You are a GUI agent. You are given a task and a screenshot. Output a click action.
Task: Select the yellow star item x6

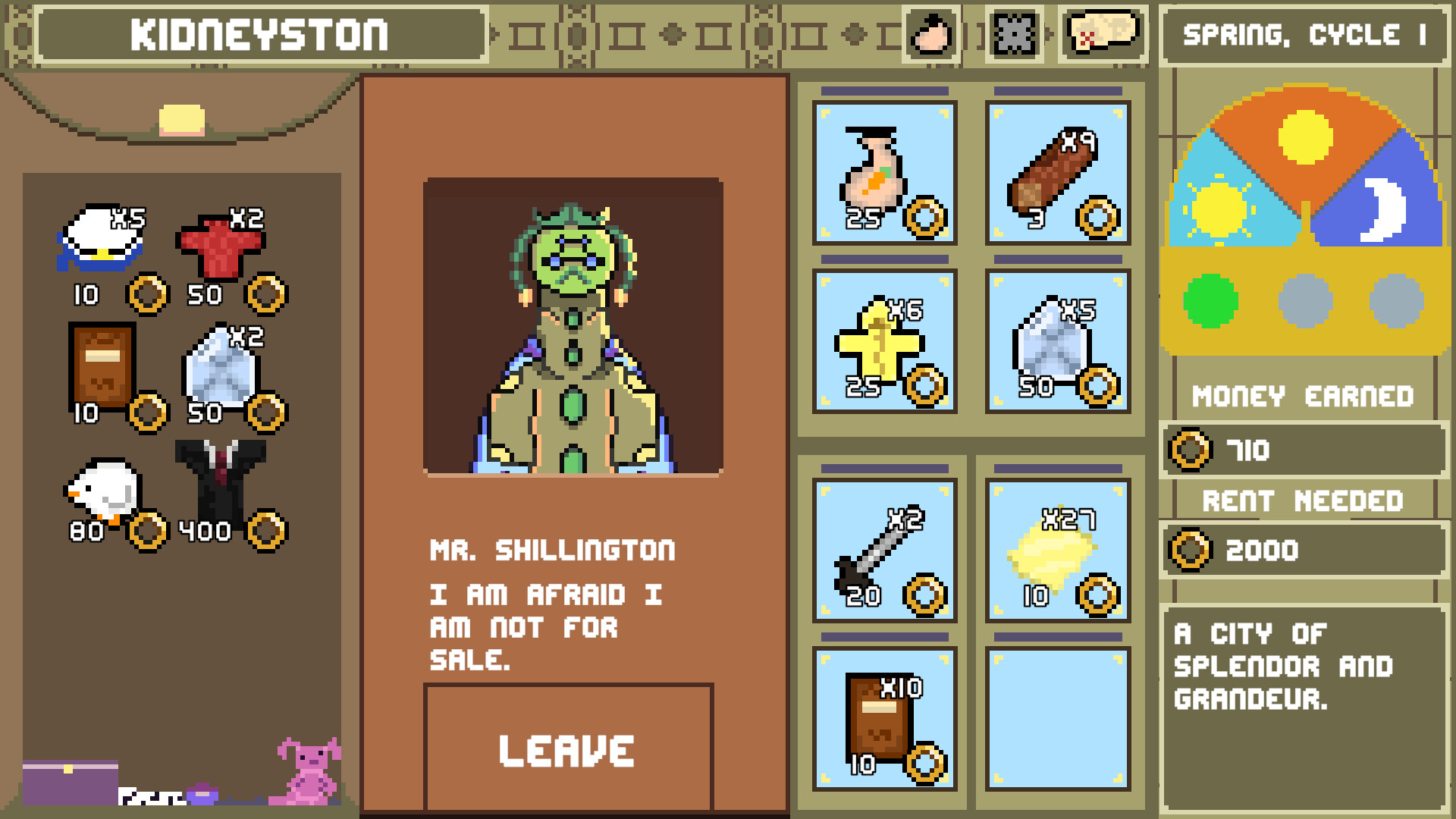(x=883, y=343)
